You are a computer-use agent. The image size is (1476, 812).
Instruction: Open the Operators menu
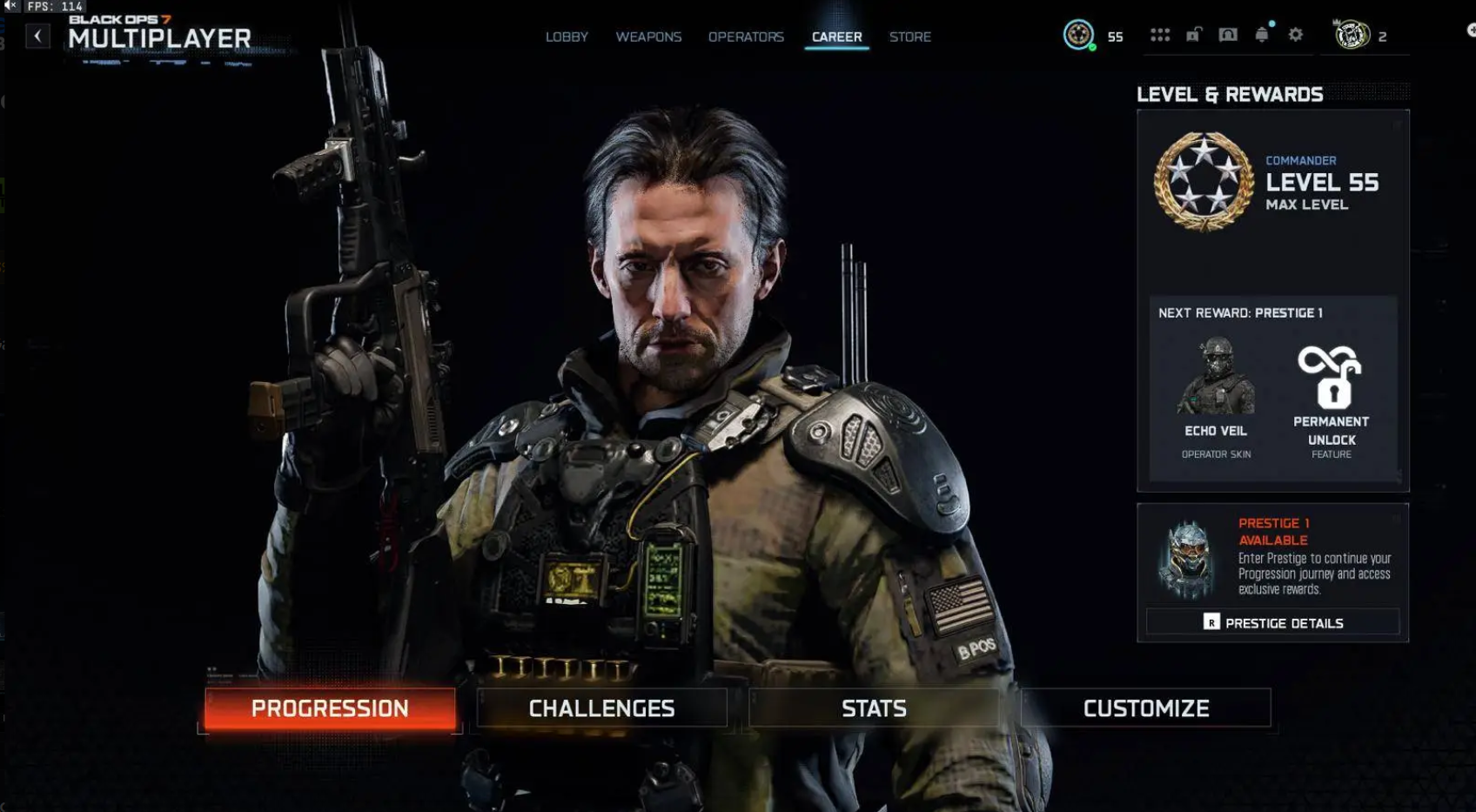click(x=746, y=37)
